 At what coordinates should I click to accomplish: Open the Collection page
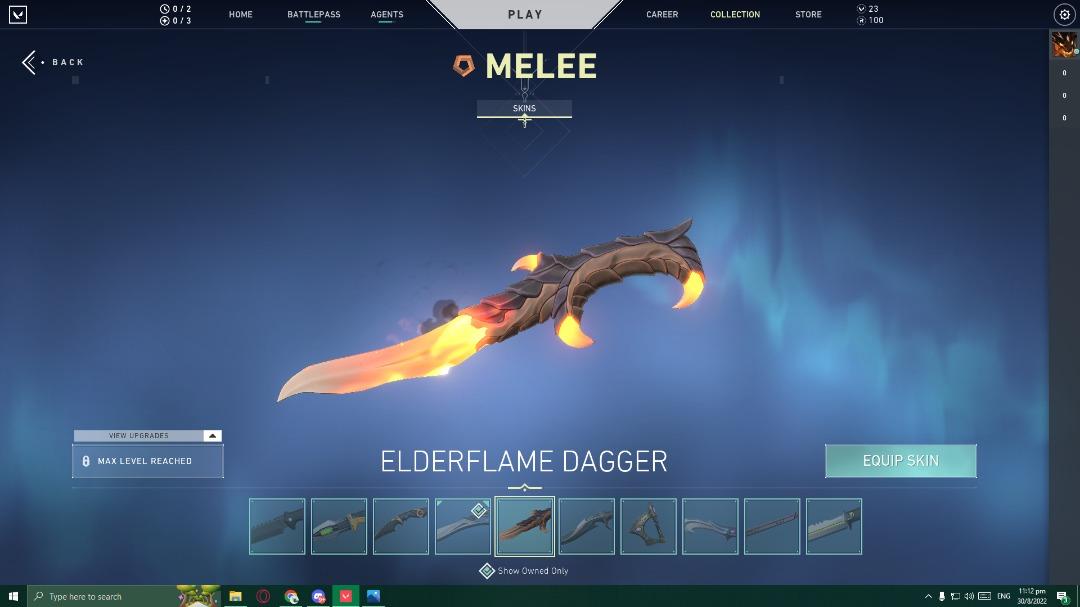point(735,15)
